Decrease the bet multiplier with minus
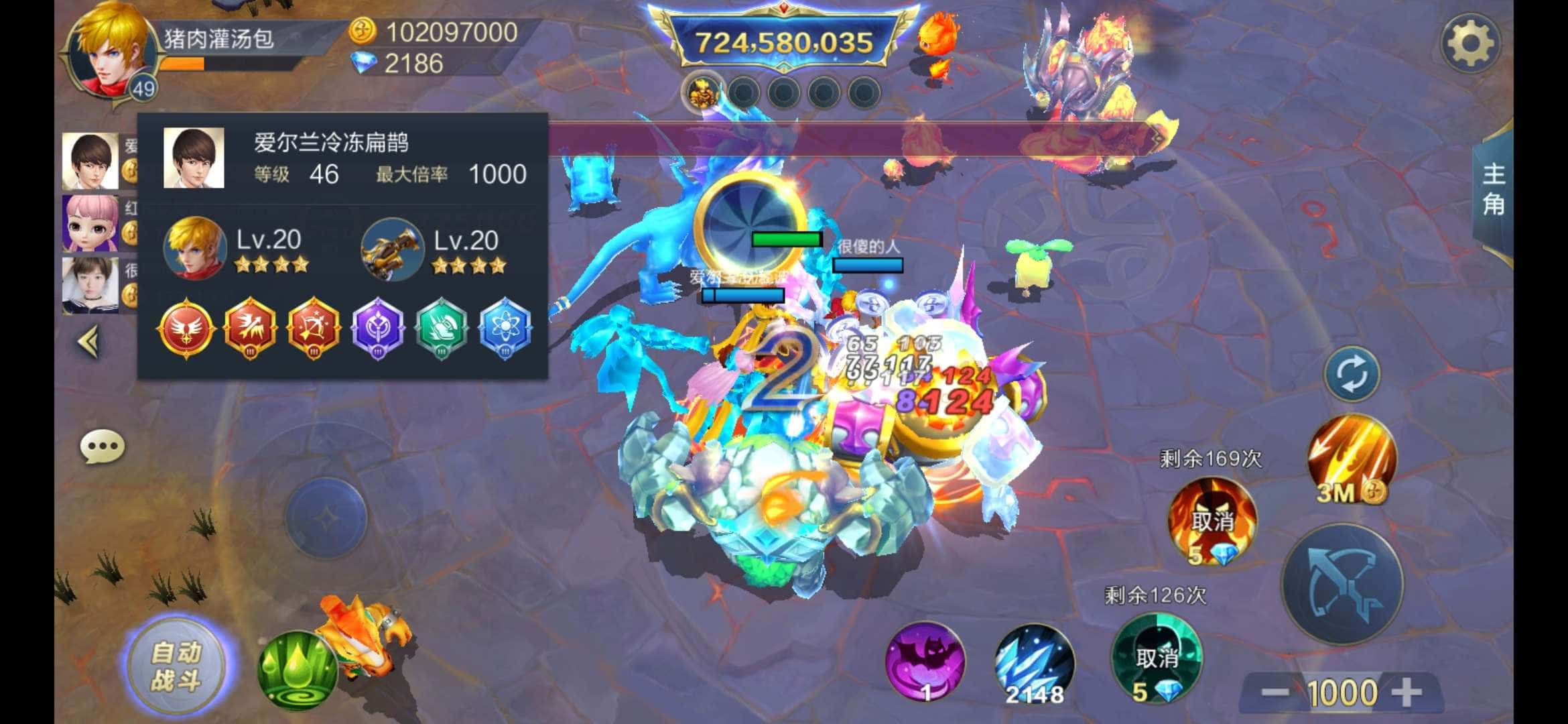The width and height of the screenshot is (1568, 724). [x=1275, y=692]
